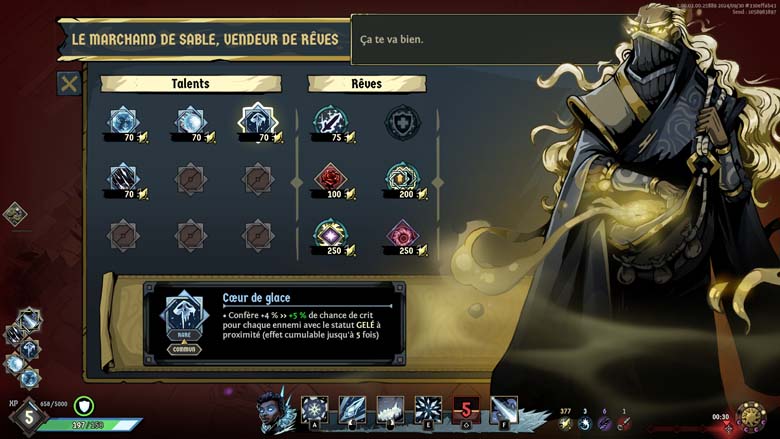This screenshot has height=439, width=780.
Task: Select the highlighted Cœur de glace talent
Action: (x=258, y=122)
